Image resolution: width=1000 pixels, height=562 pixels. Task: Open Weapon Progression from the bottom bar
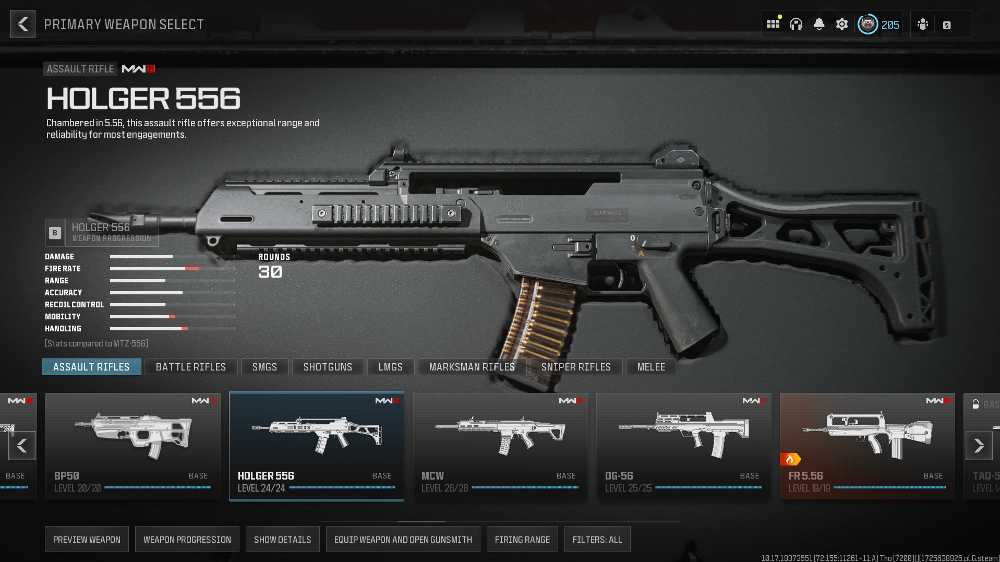(x=187, y=540)
